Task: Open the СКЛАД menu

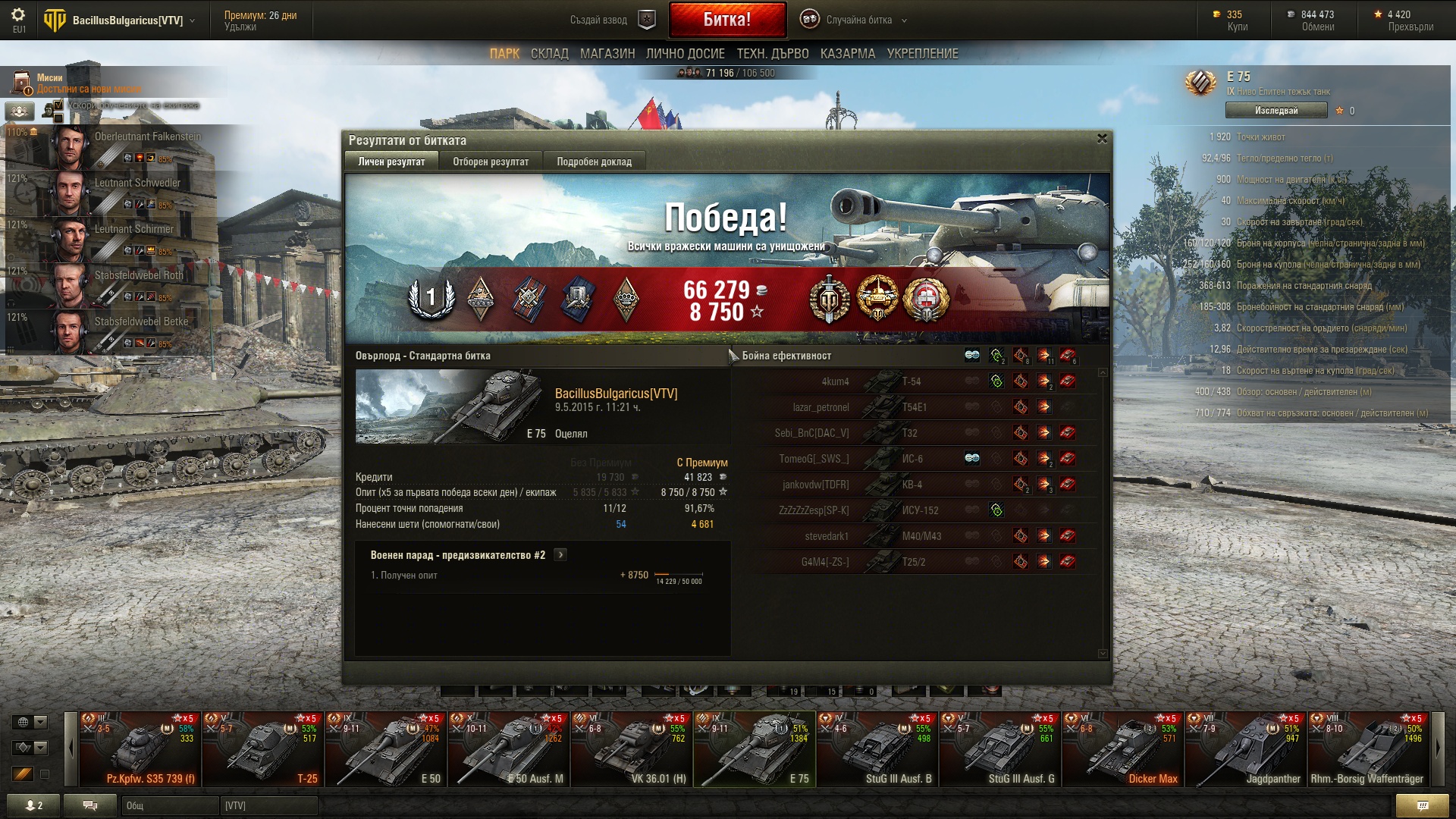Action: (549, 54)
